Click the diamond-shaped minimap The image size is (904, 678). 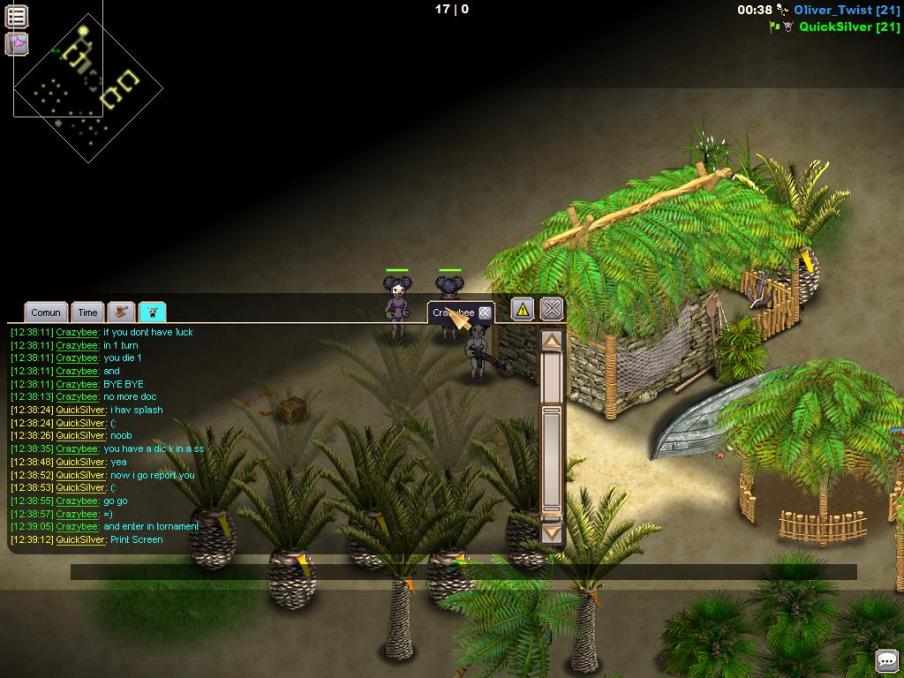click(87, 87)
